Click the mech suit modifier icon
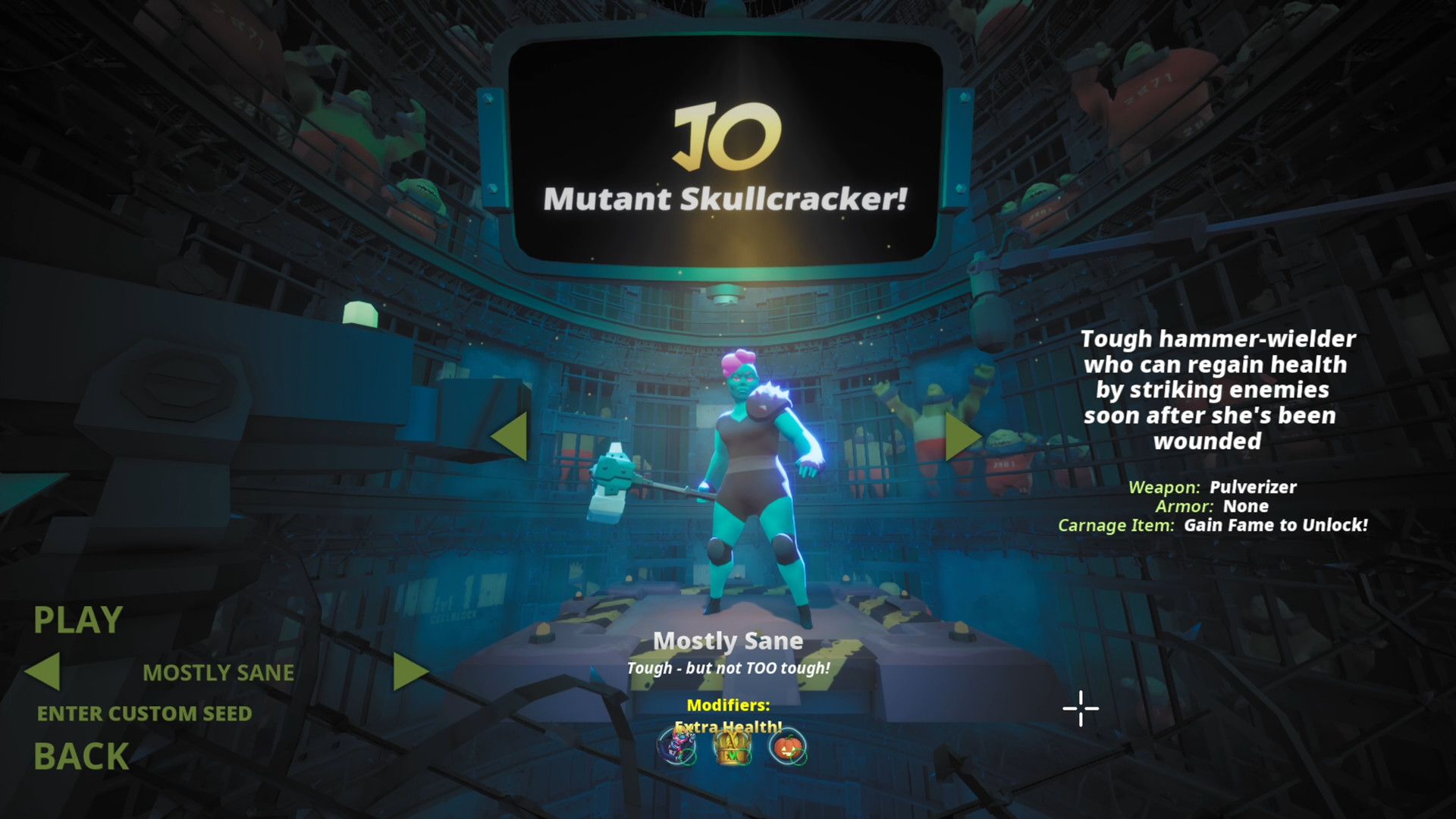Screen dimensions: 1456x819 [677, 747]
